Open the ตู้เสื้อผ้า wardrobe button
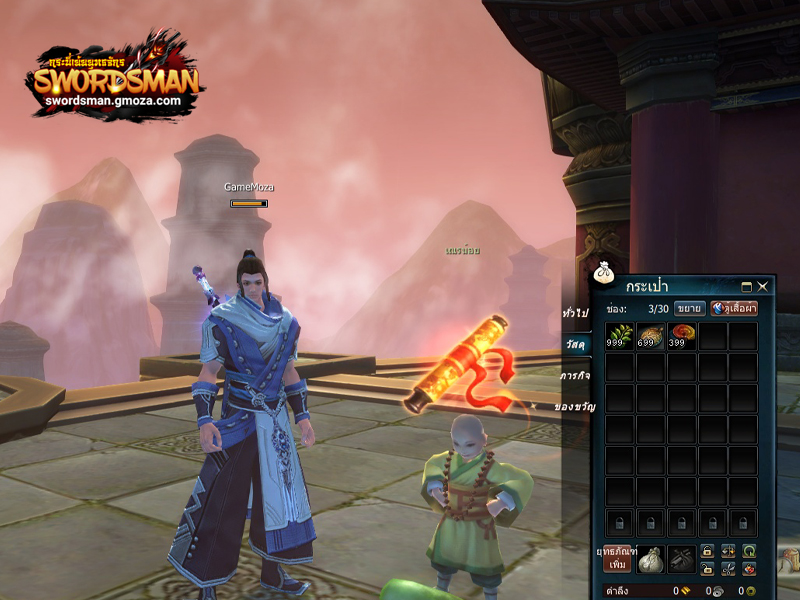 click(x=734, y=308)
